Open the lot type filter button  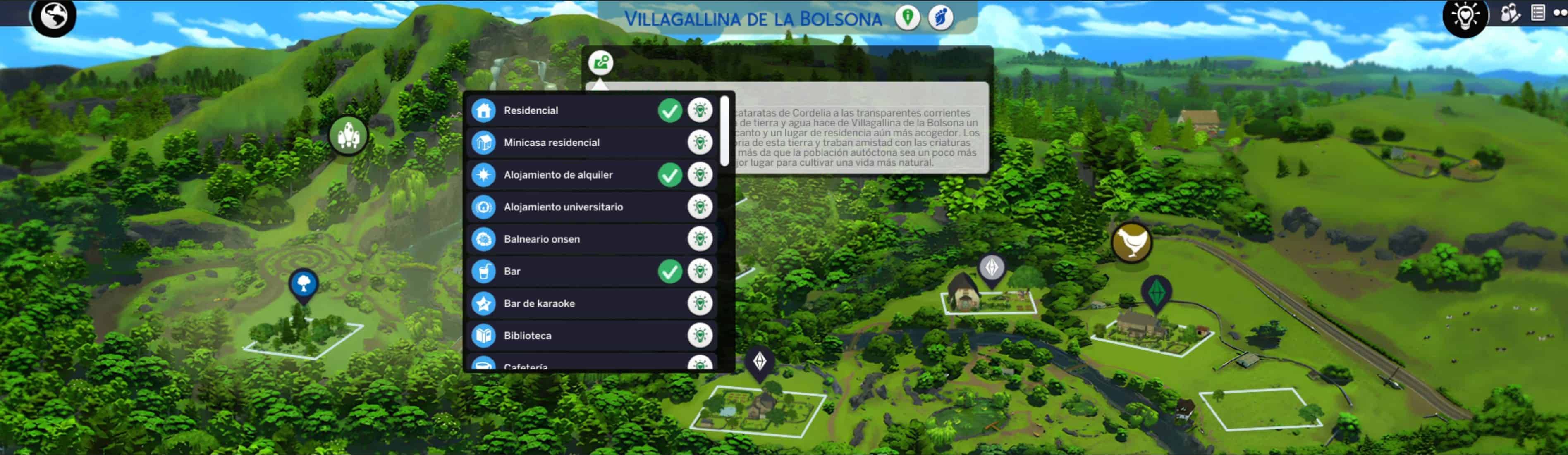coord(601,62)
